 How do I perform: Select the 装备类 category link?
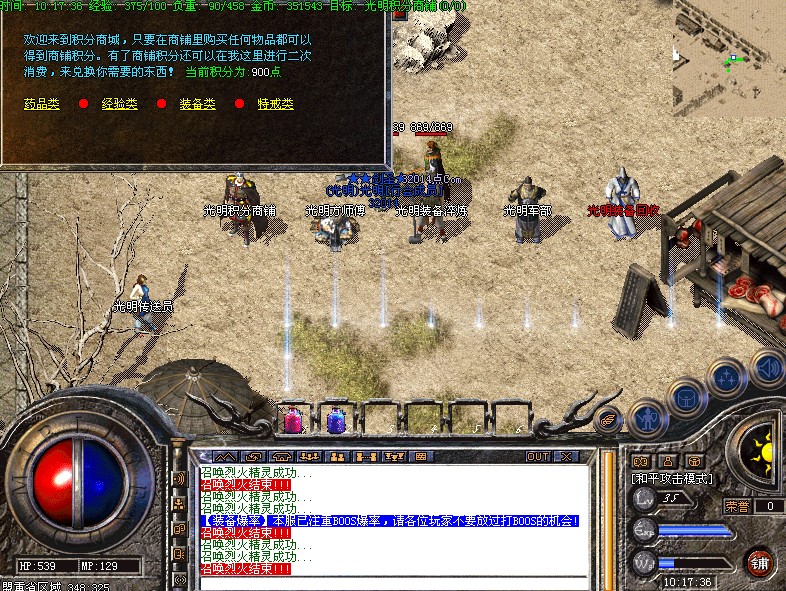[196, 104]
